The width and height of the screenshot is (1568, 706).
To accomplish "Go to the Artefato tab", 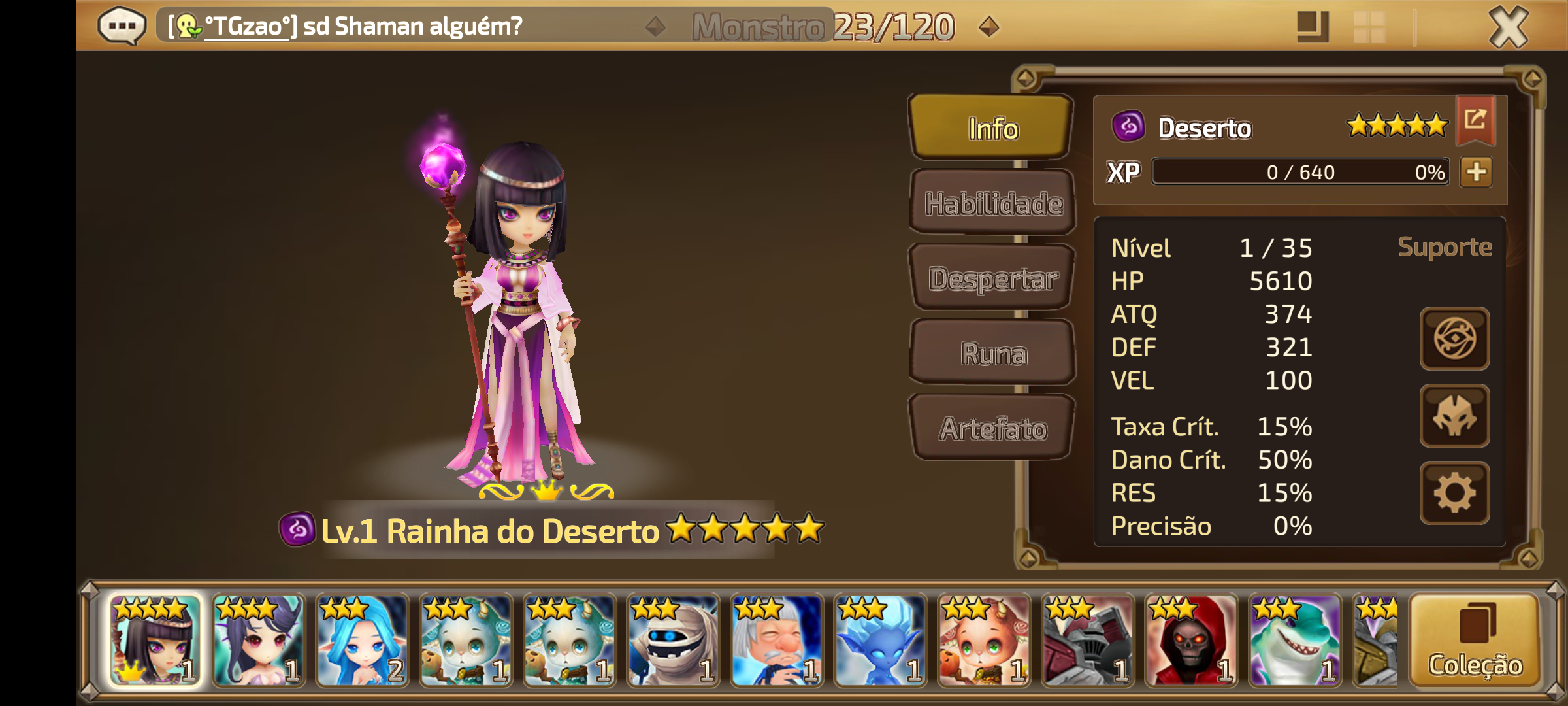I will [992, 428].
